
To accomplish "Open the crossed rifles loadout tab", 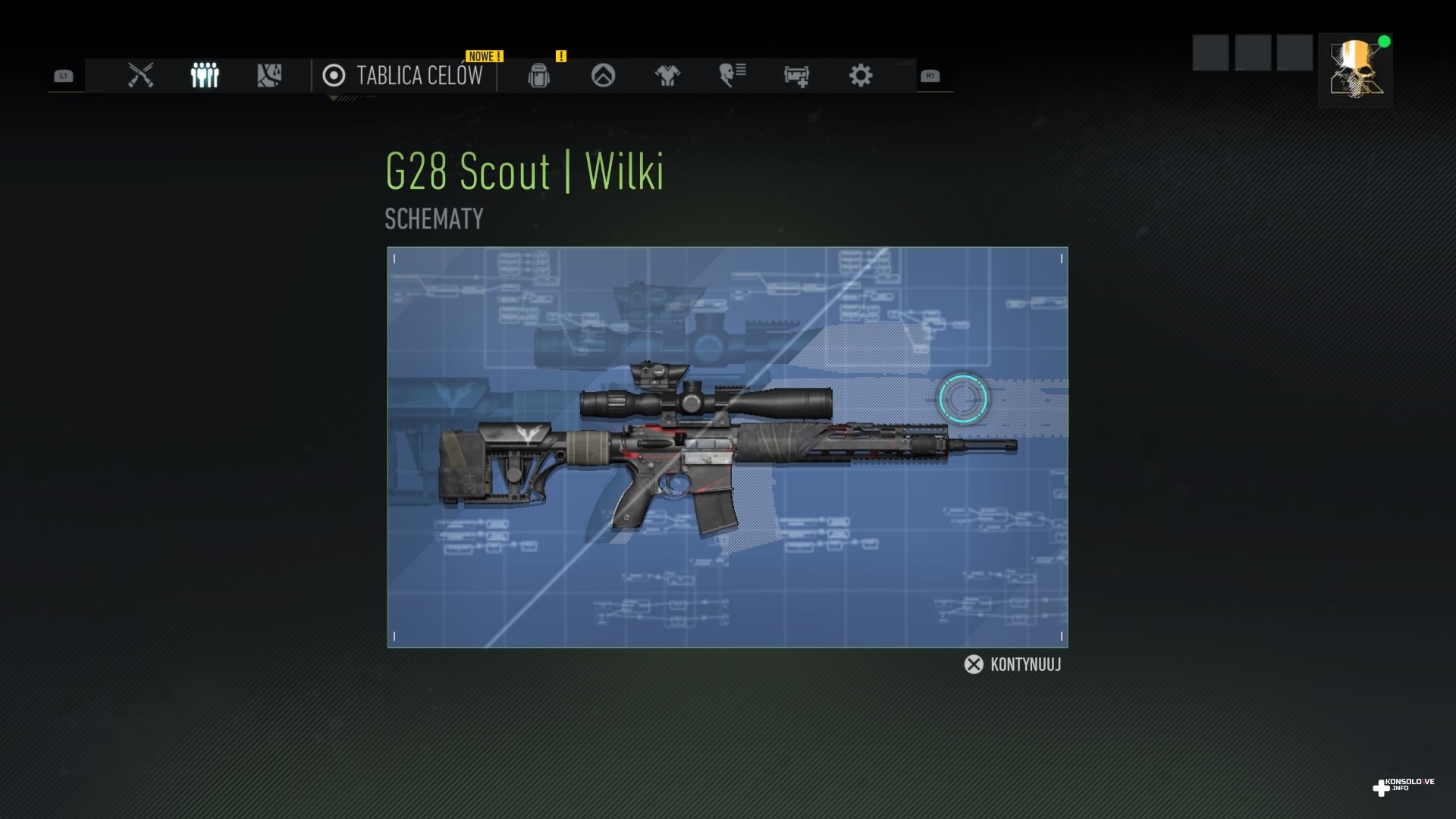I will point(141,76).
